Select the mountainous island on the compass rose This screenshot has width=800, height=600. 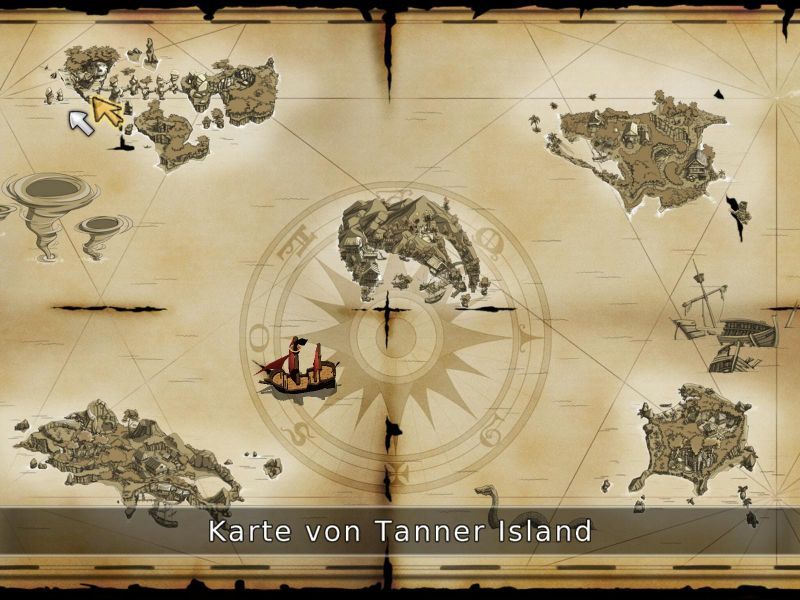403,245
